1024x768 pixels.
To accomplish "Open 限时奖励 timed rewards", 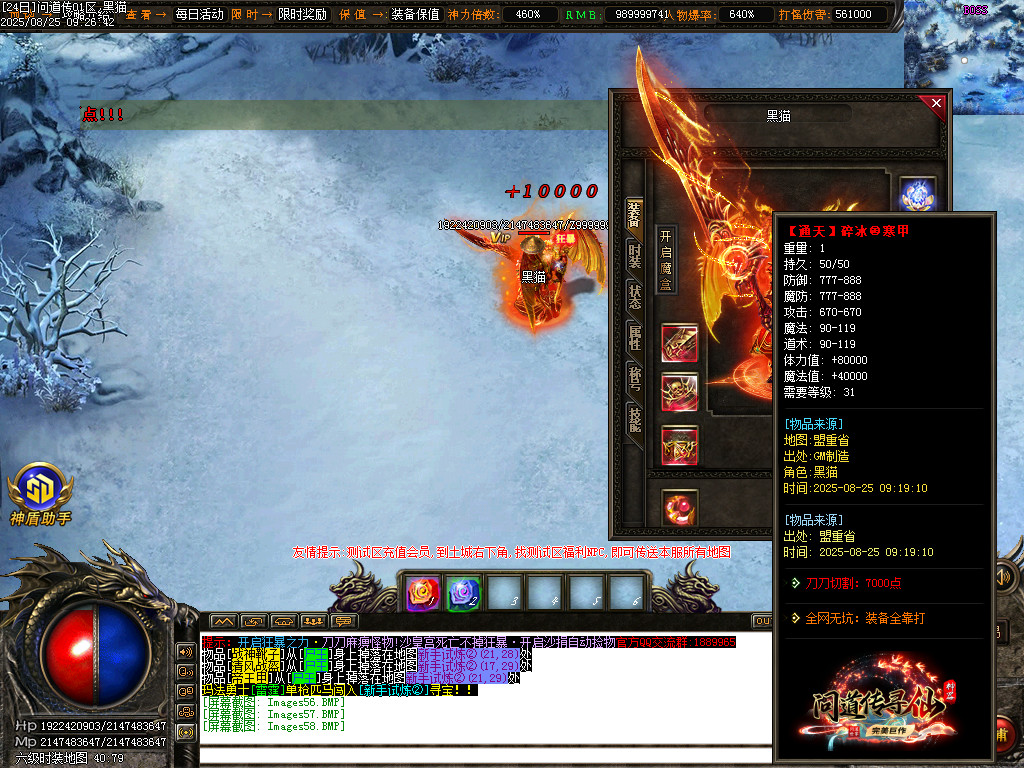I will (x=302, y=14).
